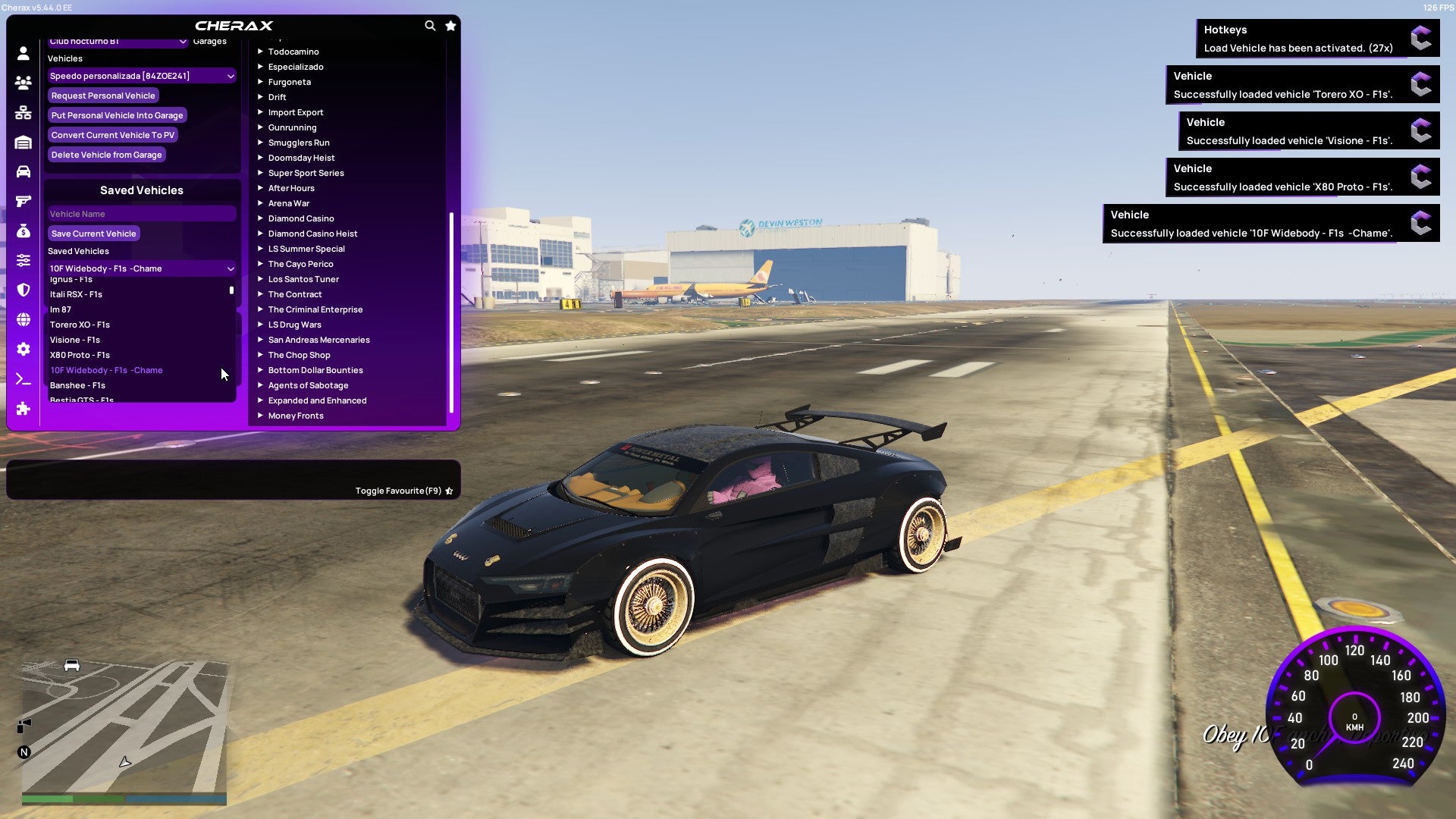Select The Cayo Perico menu entry
This screenshot has width=1456, height=819.
[300, 263]
